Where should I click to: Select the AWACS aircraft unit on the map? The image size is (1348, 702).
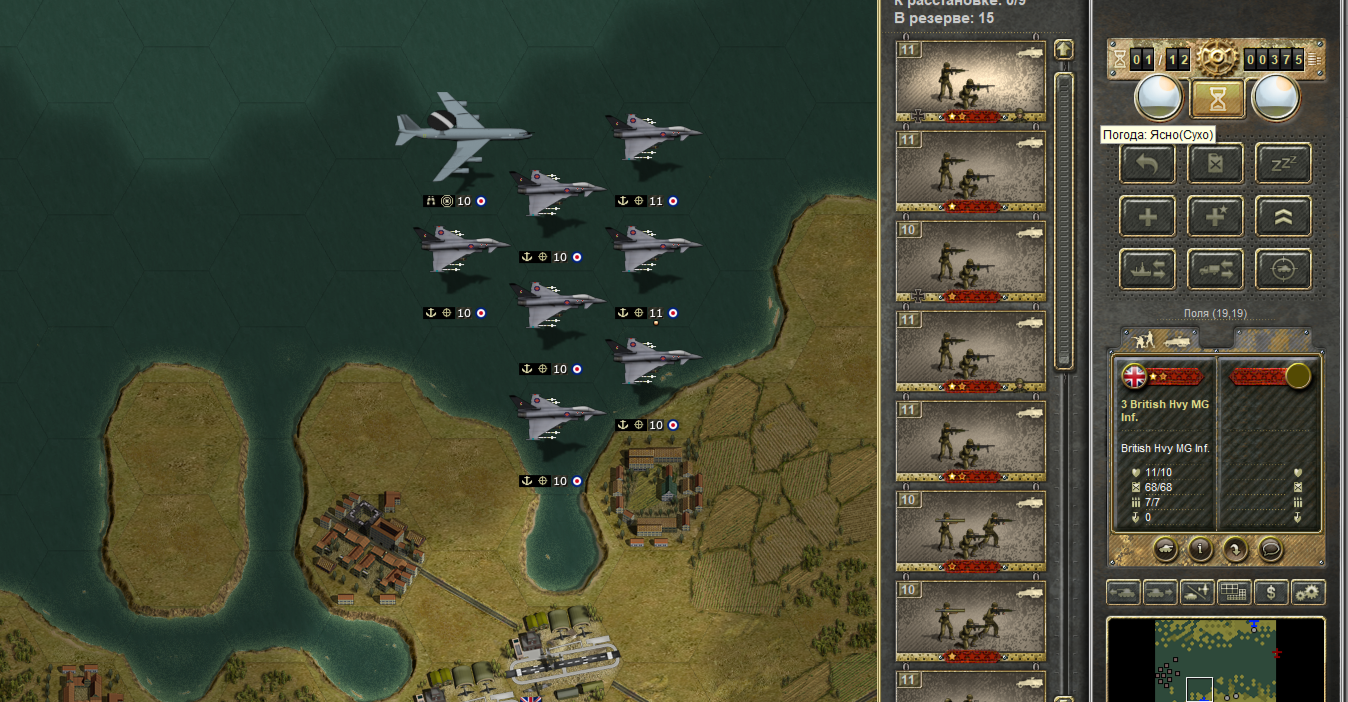click(x=462, y=135)
